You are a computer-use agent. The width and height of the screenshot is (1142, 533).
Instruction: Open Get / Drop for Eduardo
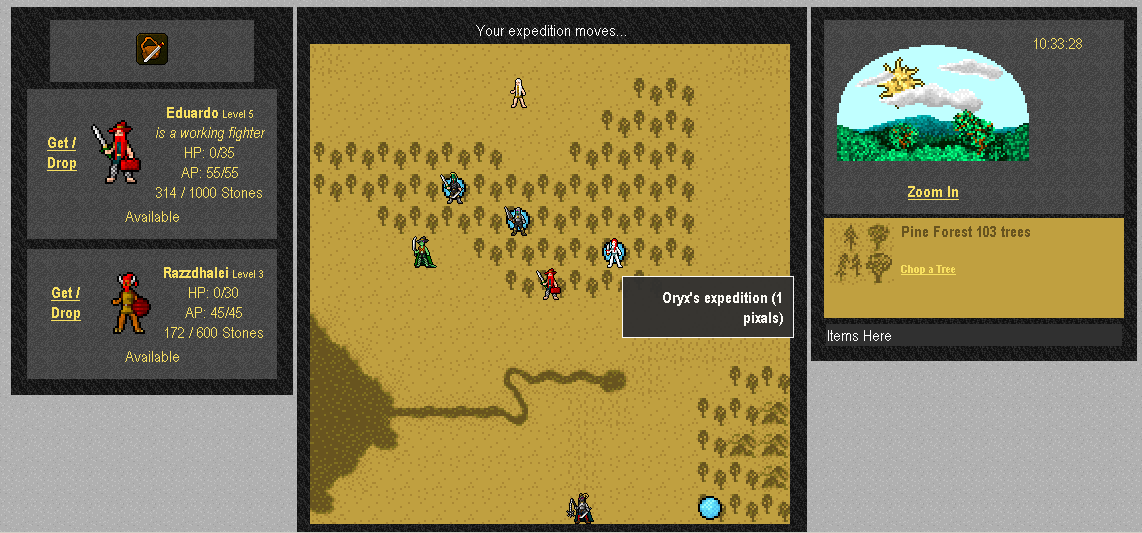(x=62, y=153)
